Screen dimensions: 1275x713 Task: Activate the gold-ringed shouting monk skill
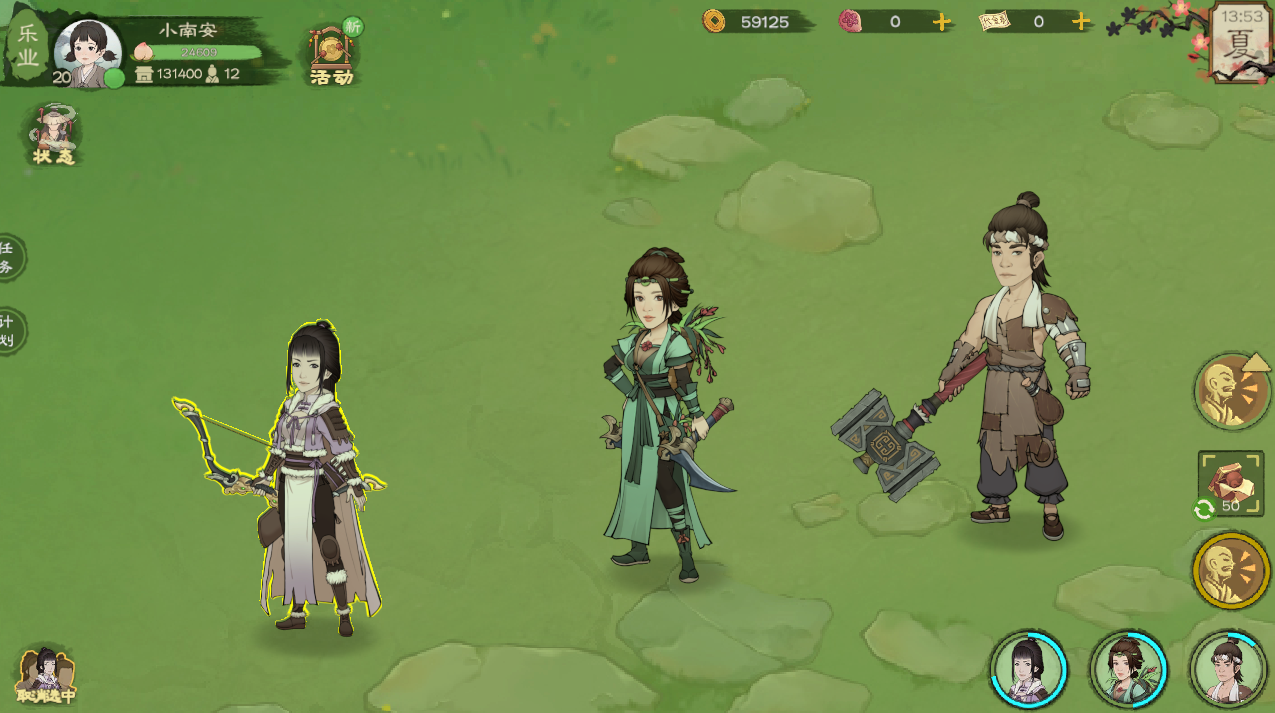[1230, 571]
